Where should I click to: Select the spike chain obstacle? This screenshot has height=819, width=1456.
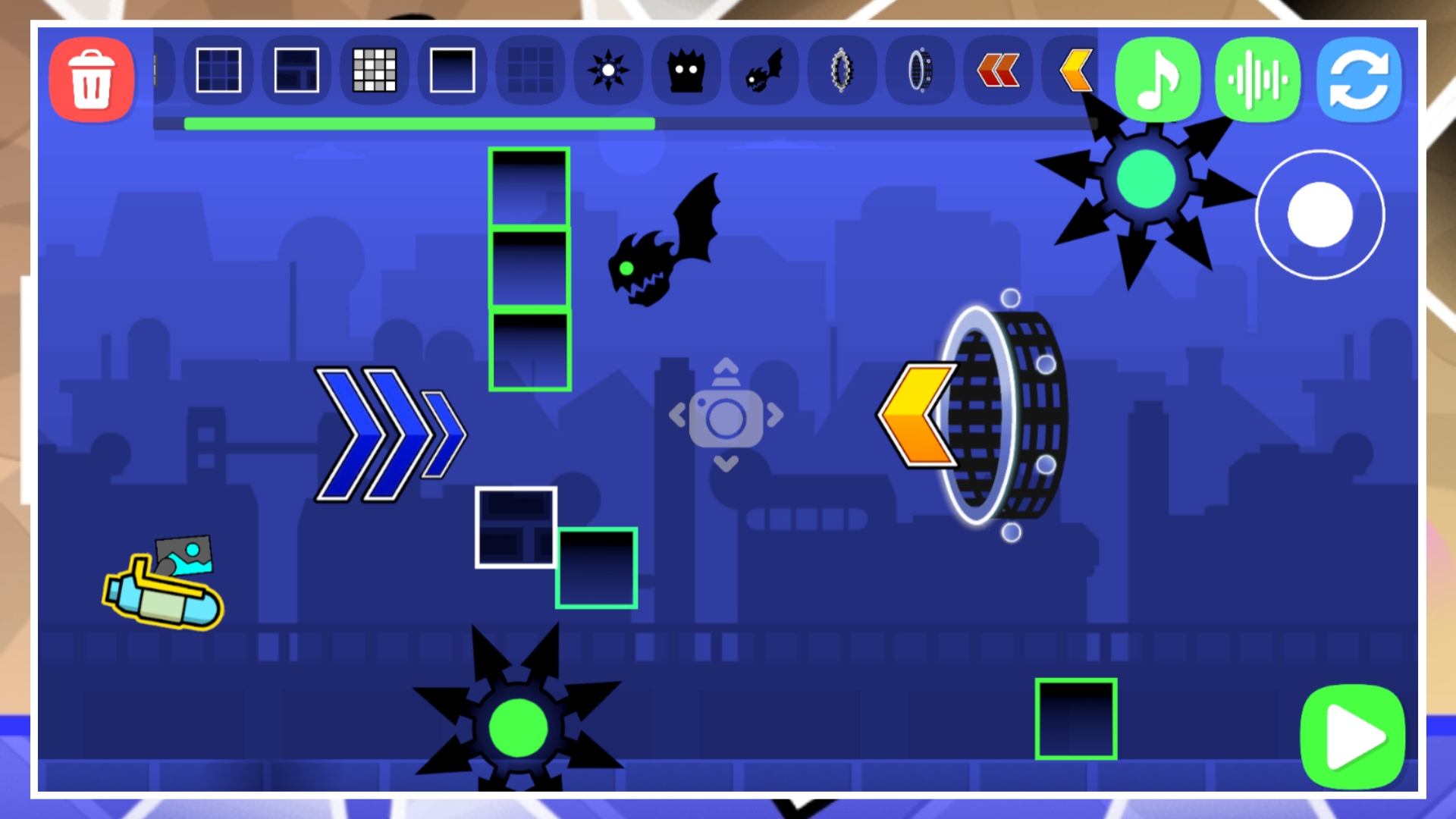(840, 72)
